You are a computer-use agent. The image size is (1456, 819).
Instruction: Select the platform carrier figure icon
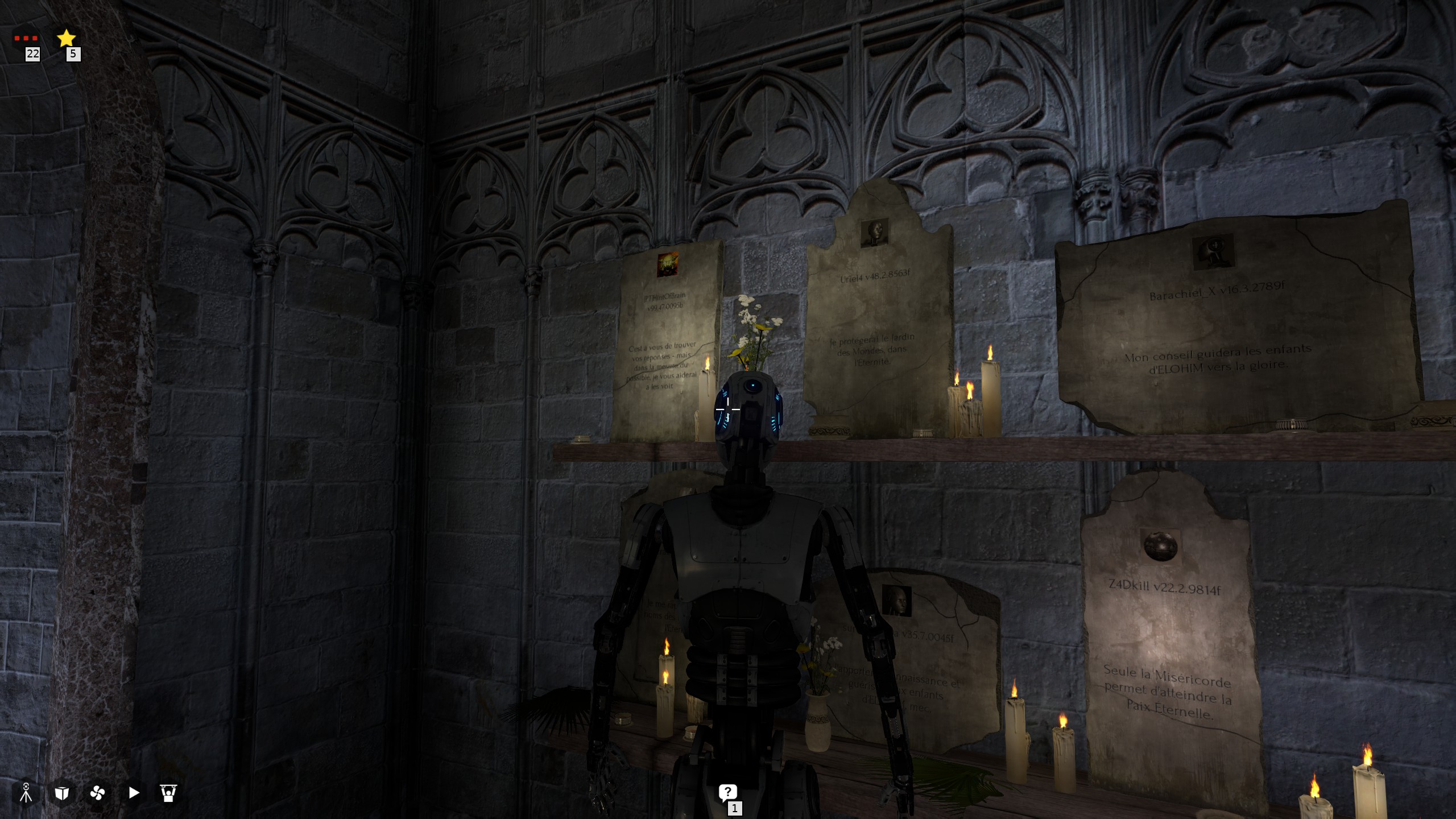click(x=168, y=793)
